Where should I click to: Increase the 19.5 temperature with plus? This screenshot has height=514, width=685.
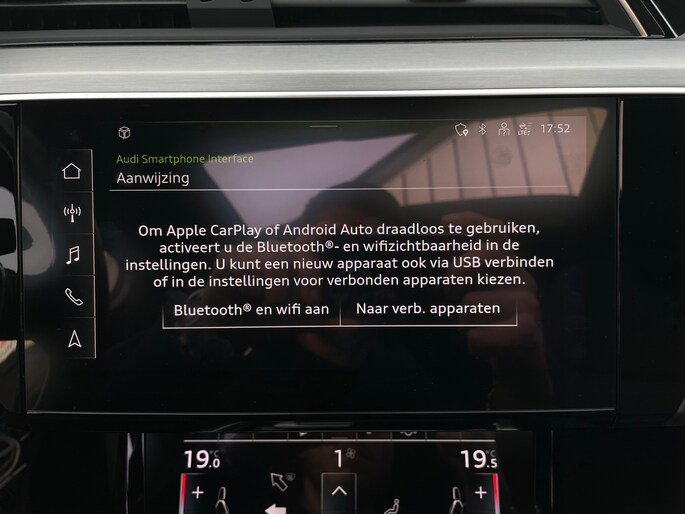pyautogui.click(x=480, y=492)
